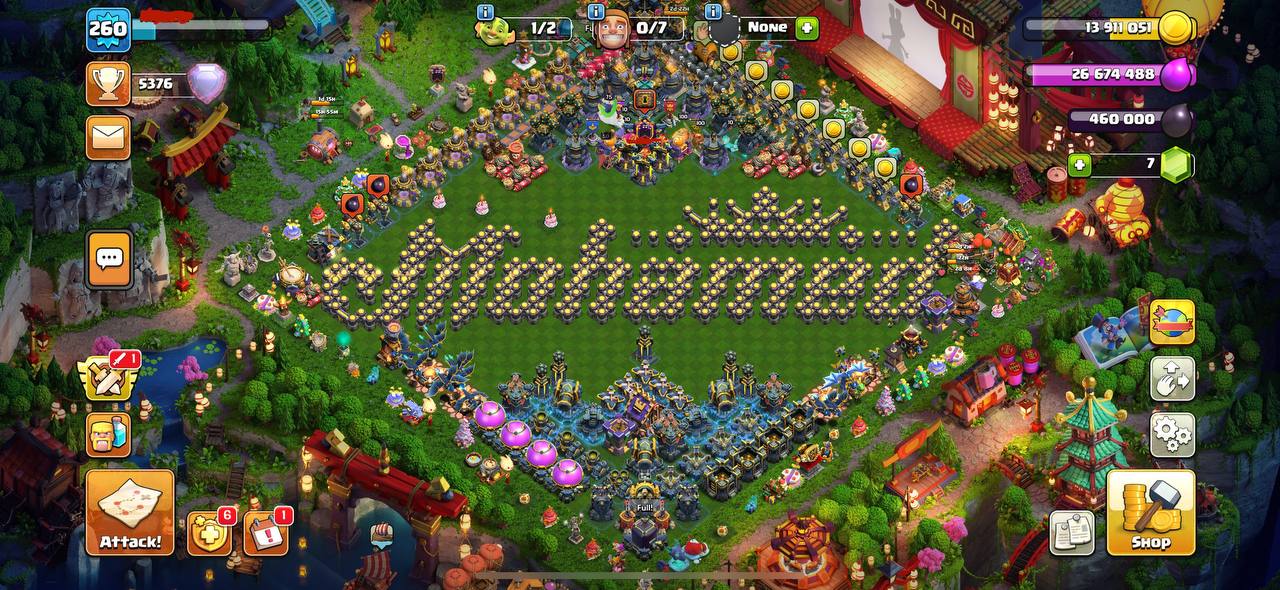Buy more gems with the plus button
1280x590 pixels.
[1079, 164]
